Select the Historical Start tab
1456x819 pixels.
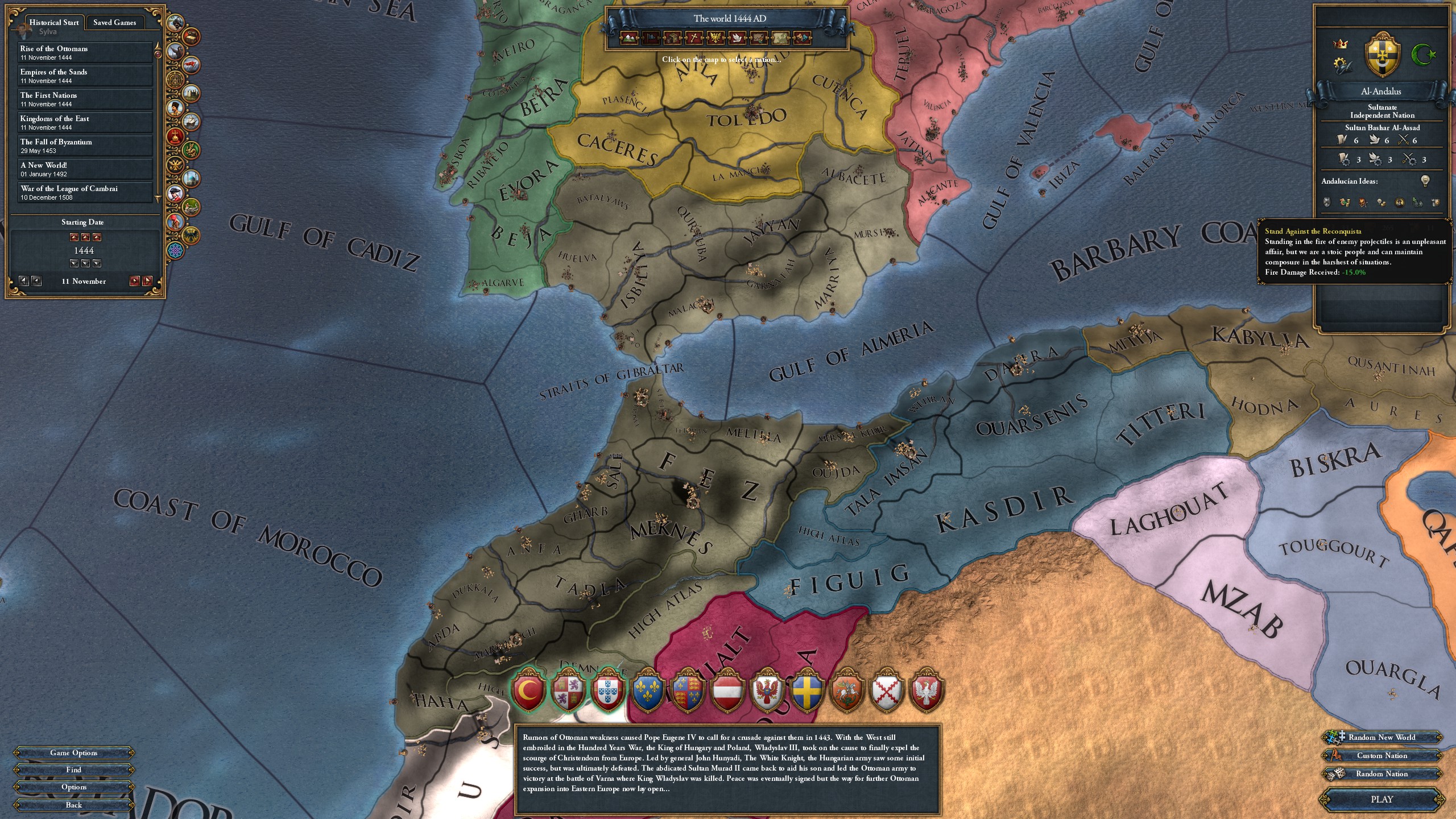click(x=54, y=22)
